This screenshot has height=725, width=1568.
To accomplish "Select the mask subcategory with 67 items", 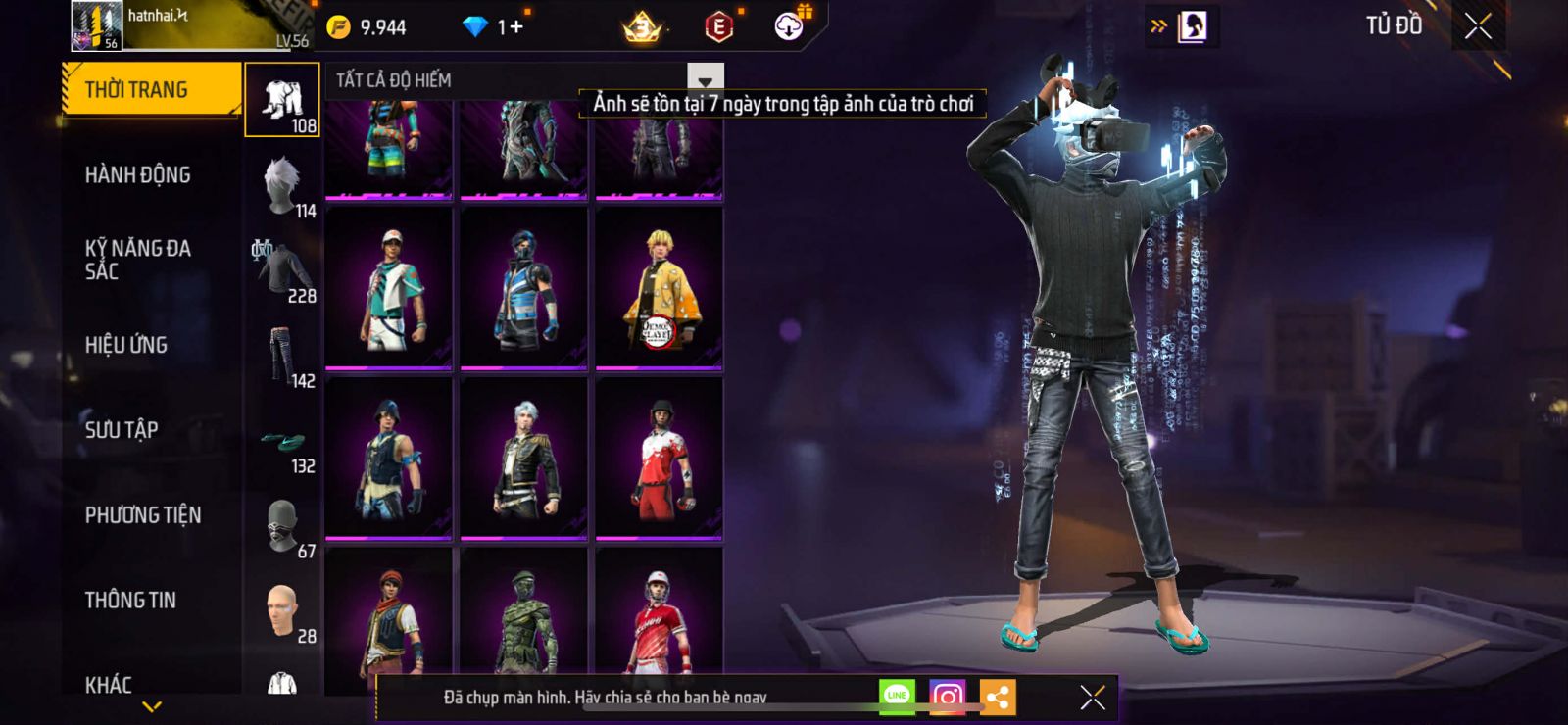I will point(282,529).
